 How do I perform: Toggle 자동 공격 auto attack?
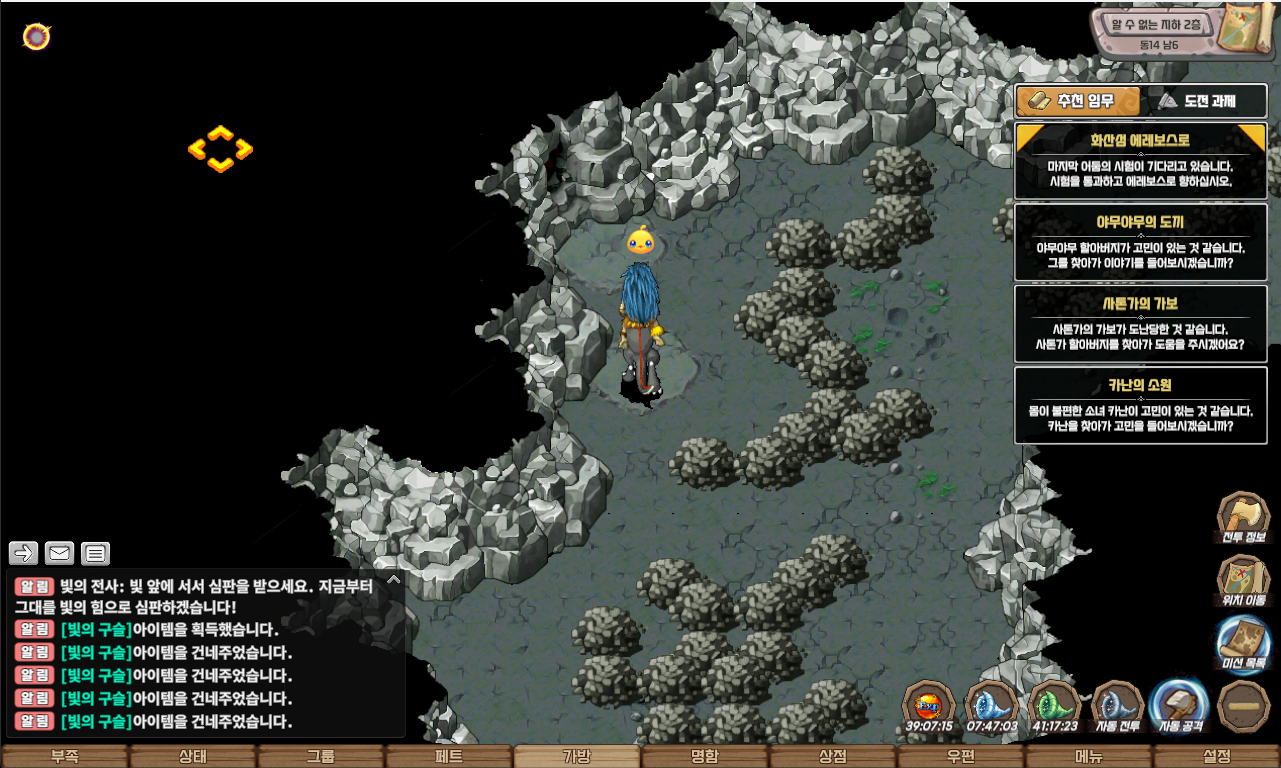(1180, 706)
